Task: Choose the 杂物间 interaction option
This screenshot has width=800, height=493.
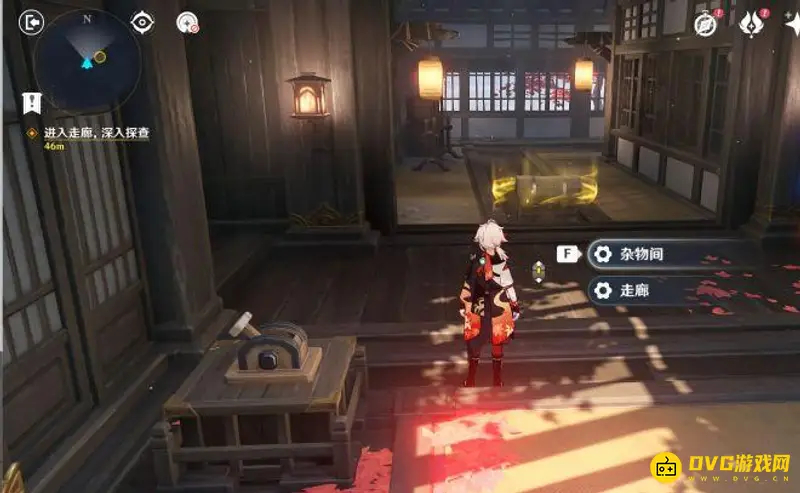Action: point(642,254)
